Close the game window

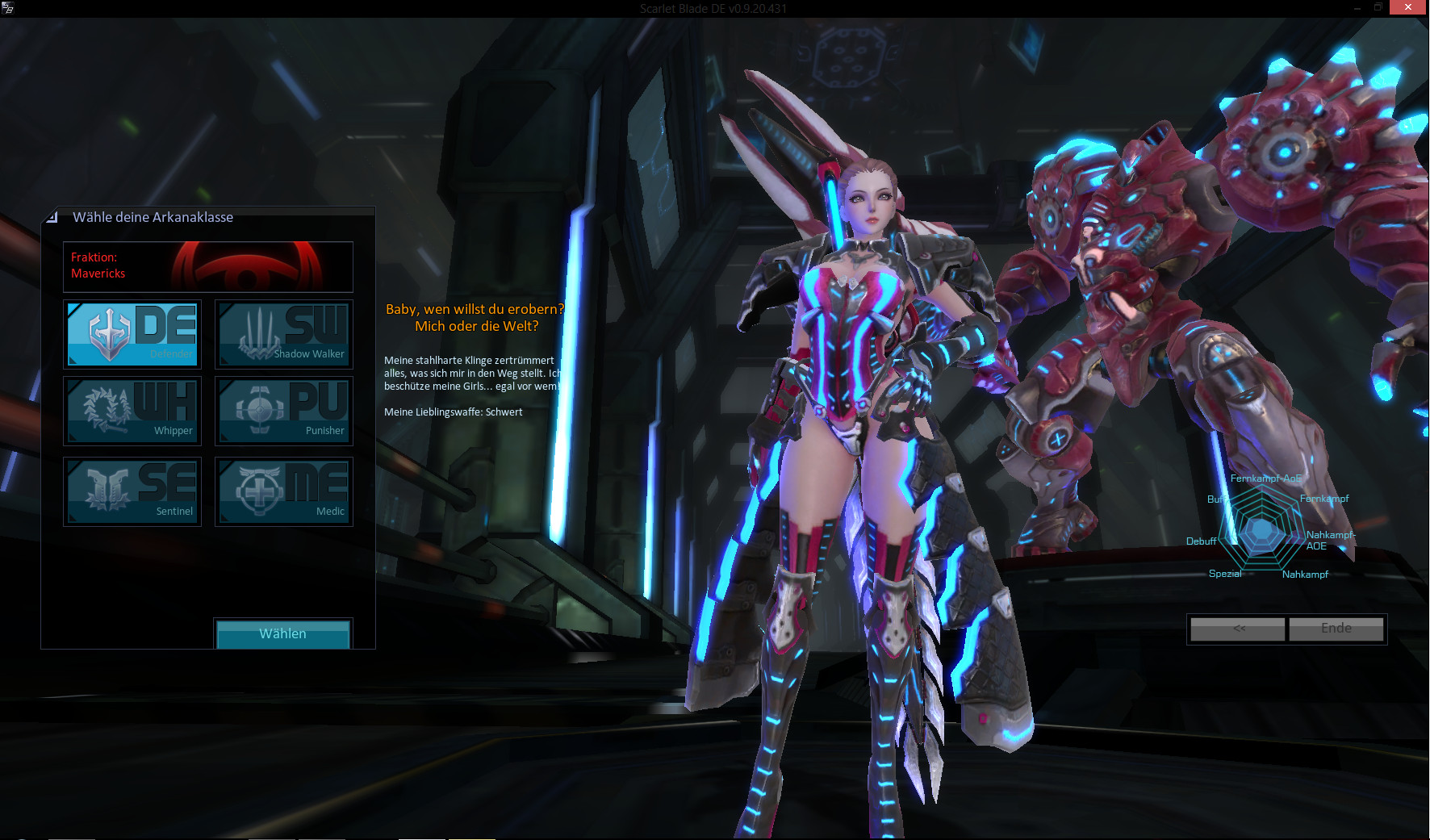[1408, 7]
